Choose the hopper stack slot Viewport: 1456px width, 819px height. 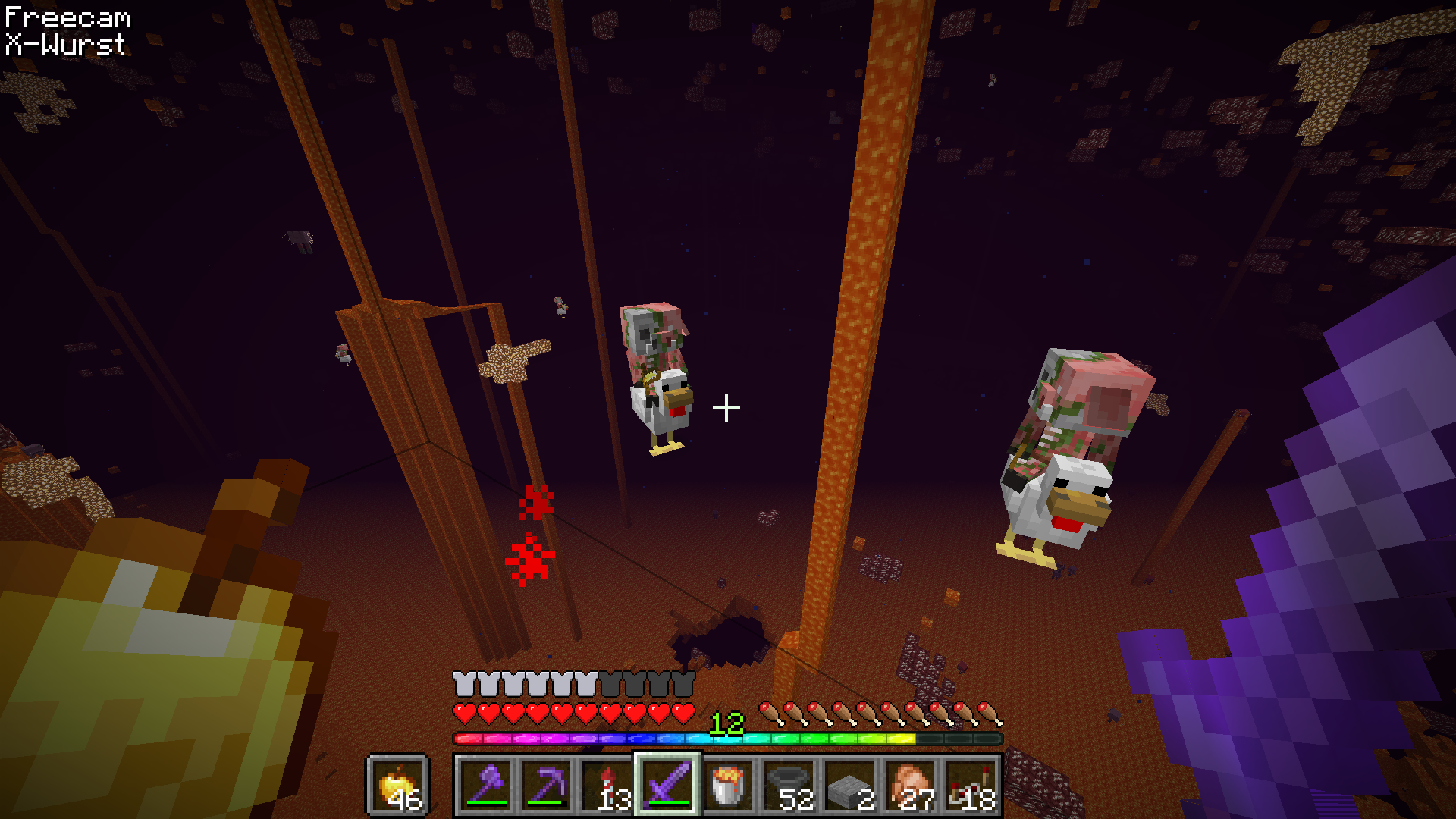[789, 784]
